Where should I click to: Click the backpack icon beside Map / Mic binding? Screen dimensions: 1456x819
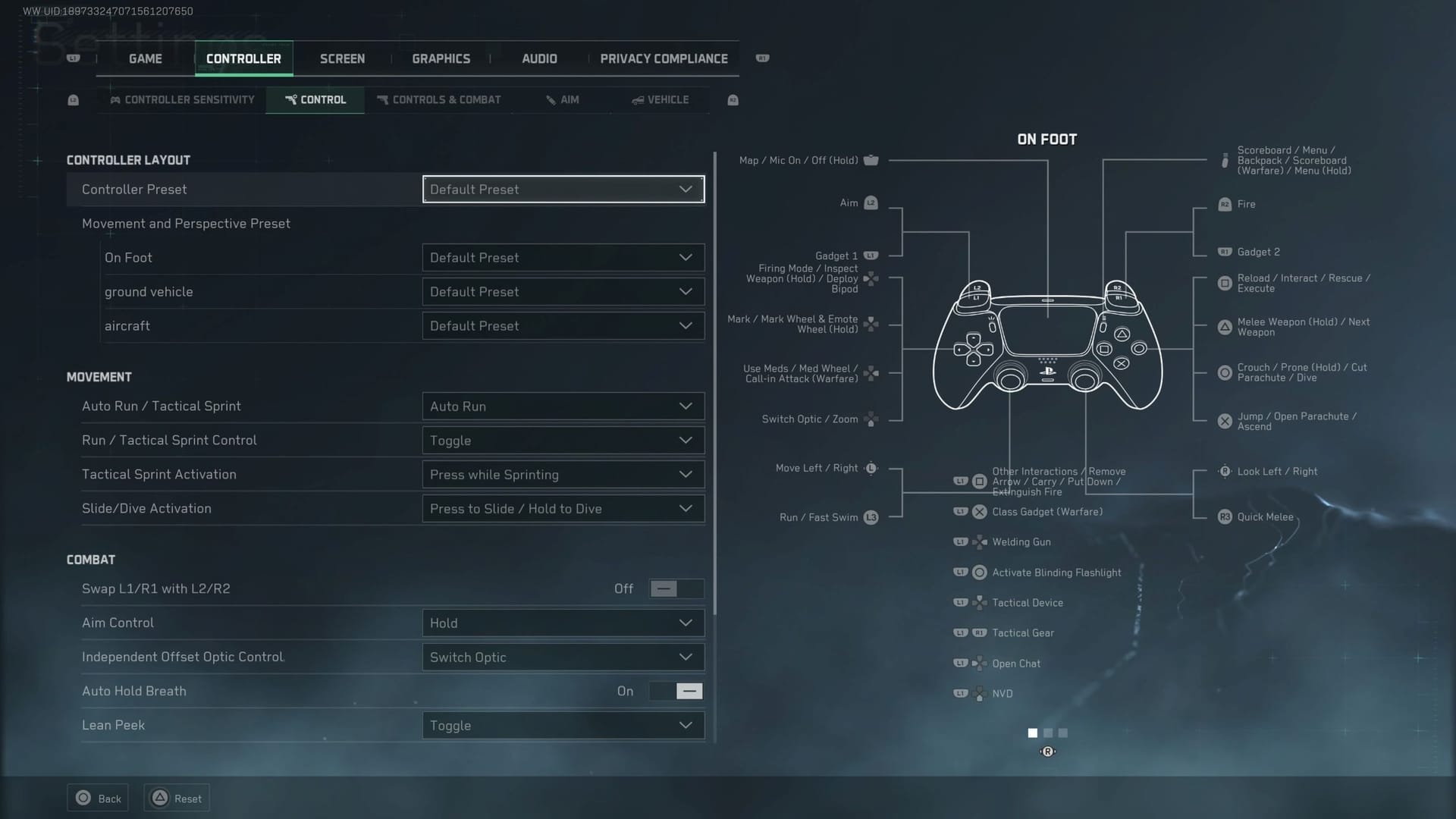pos(871,160)
